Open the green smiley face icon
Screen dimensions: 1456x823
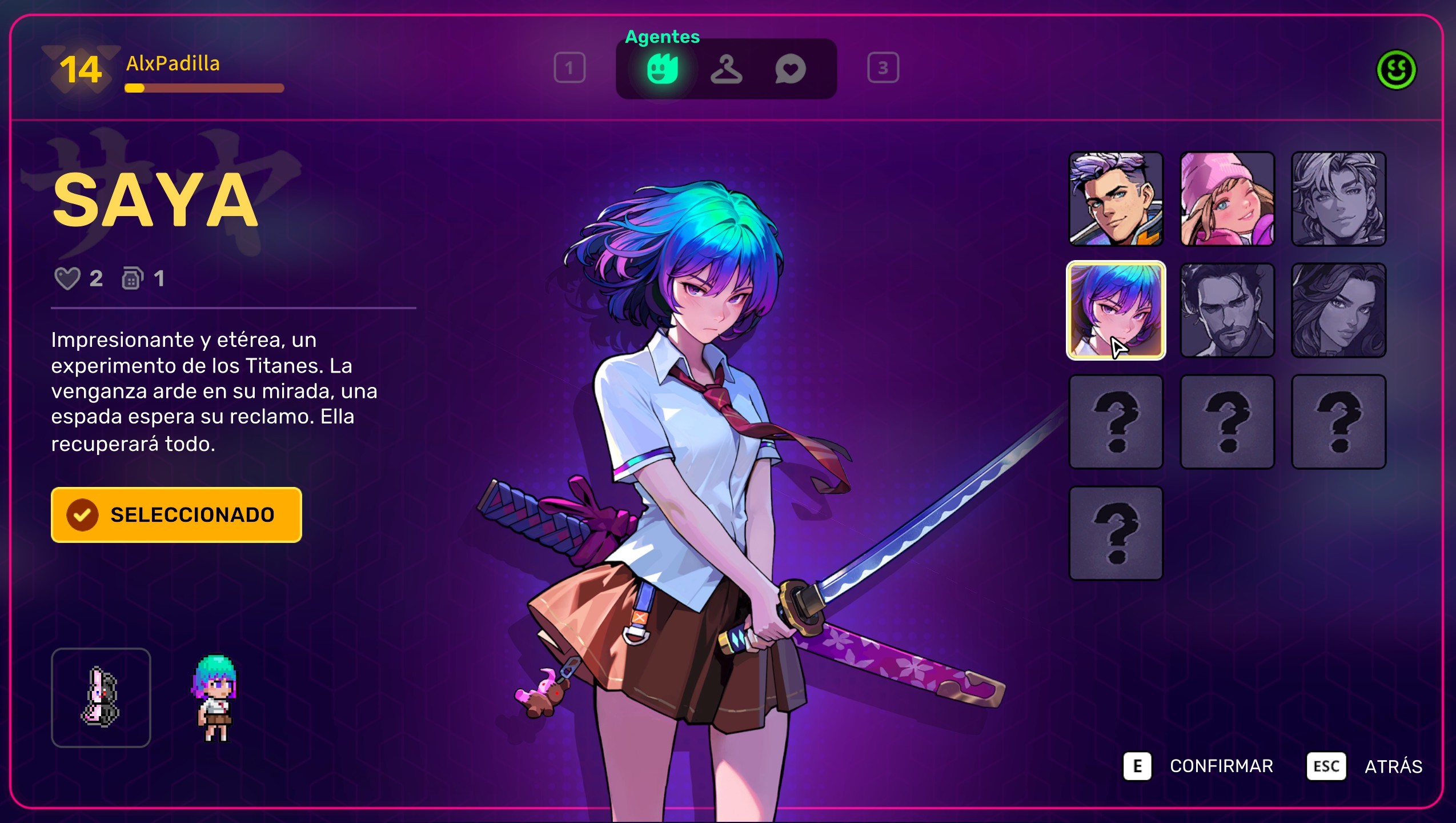point(1396,70)
